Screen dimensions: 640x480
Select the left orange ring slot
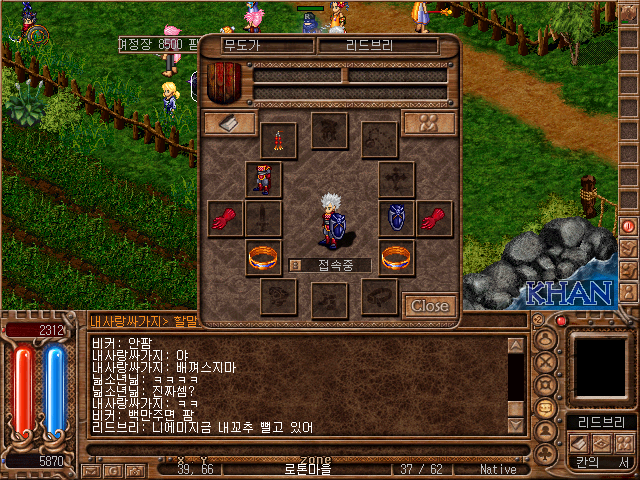(264, 257)
